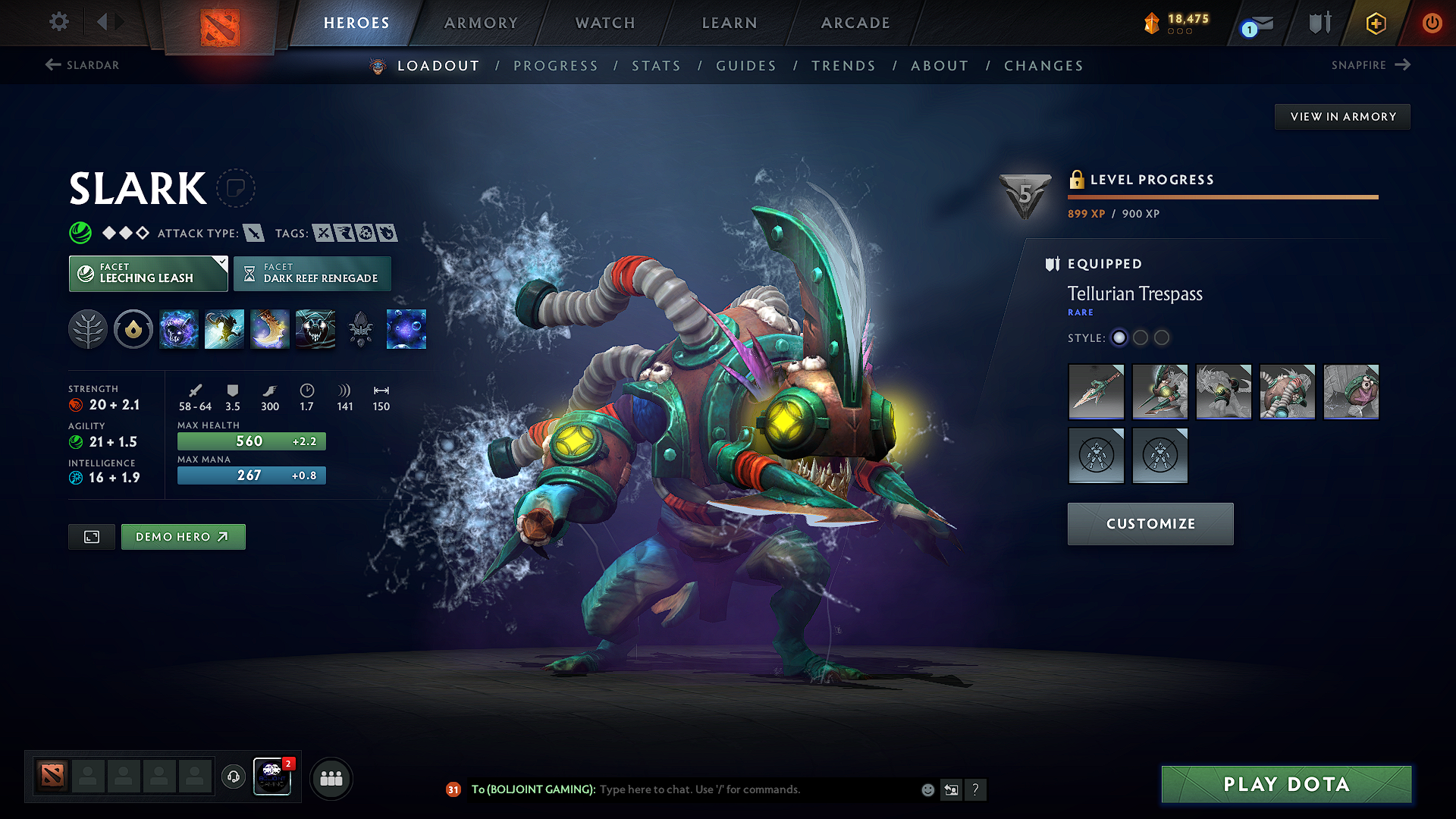Go to next hero Snapfire
Image resolution: width=1456 pixels, height=819 pixels.
[1370, 65]
